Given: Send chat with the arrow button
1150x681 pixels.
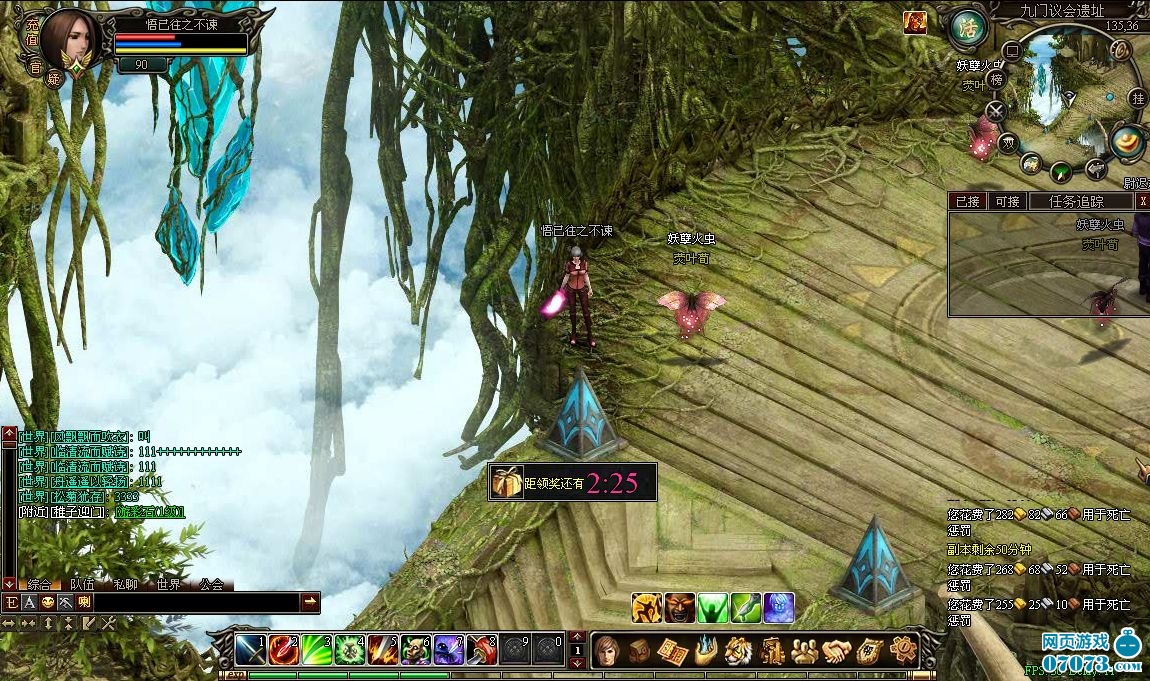Looking at the screenshot, I should (x=311, y=603).
